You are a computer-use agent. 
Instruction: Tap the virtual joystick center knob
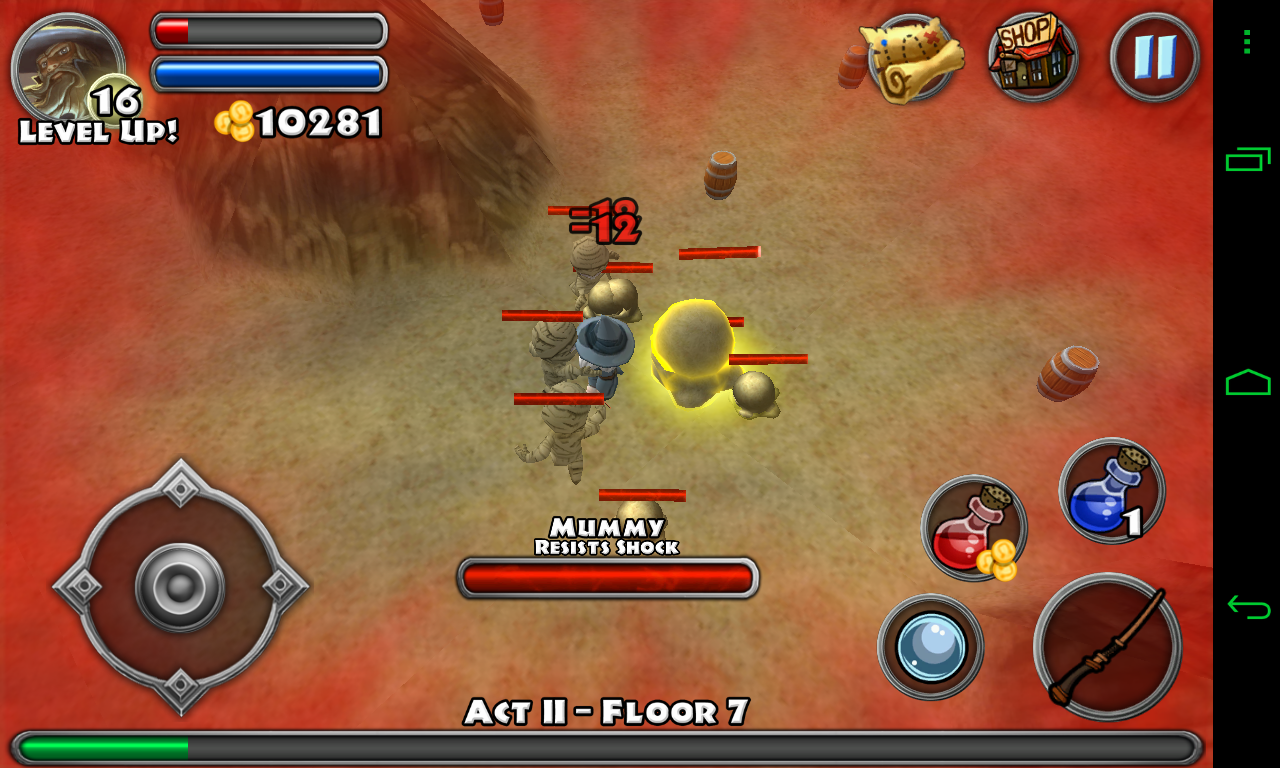180,587
